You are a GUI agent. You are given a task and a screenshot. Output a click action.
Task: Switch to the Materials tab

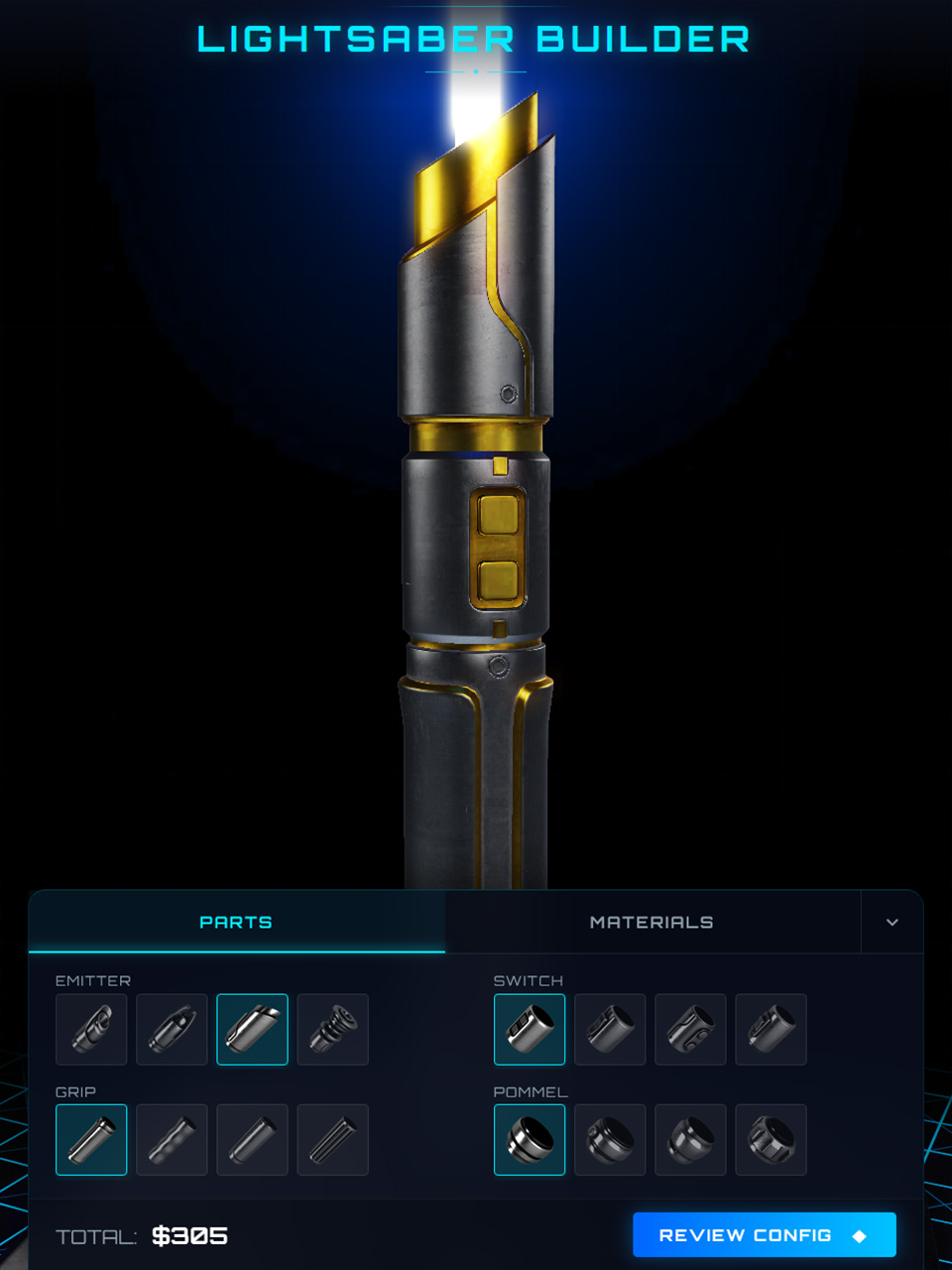click(x=652, y=923)
